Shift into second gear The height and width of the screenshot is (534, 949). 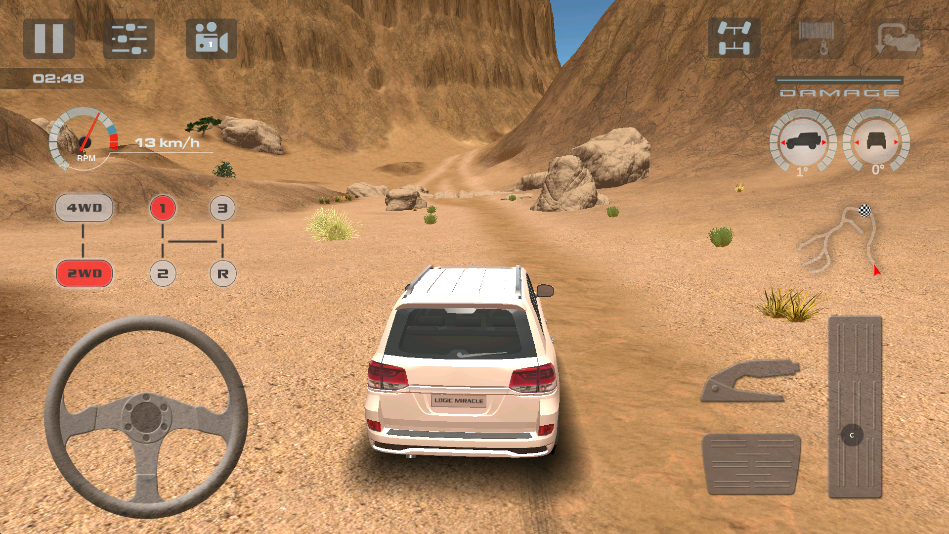pos(163,272)
